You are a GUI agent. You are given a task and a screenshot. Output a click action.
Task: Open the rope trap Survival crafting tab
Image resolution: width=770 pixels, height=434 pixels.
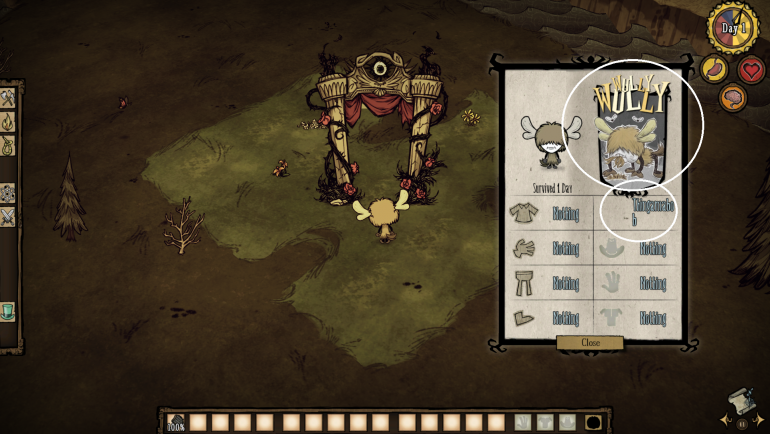7,145
